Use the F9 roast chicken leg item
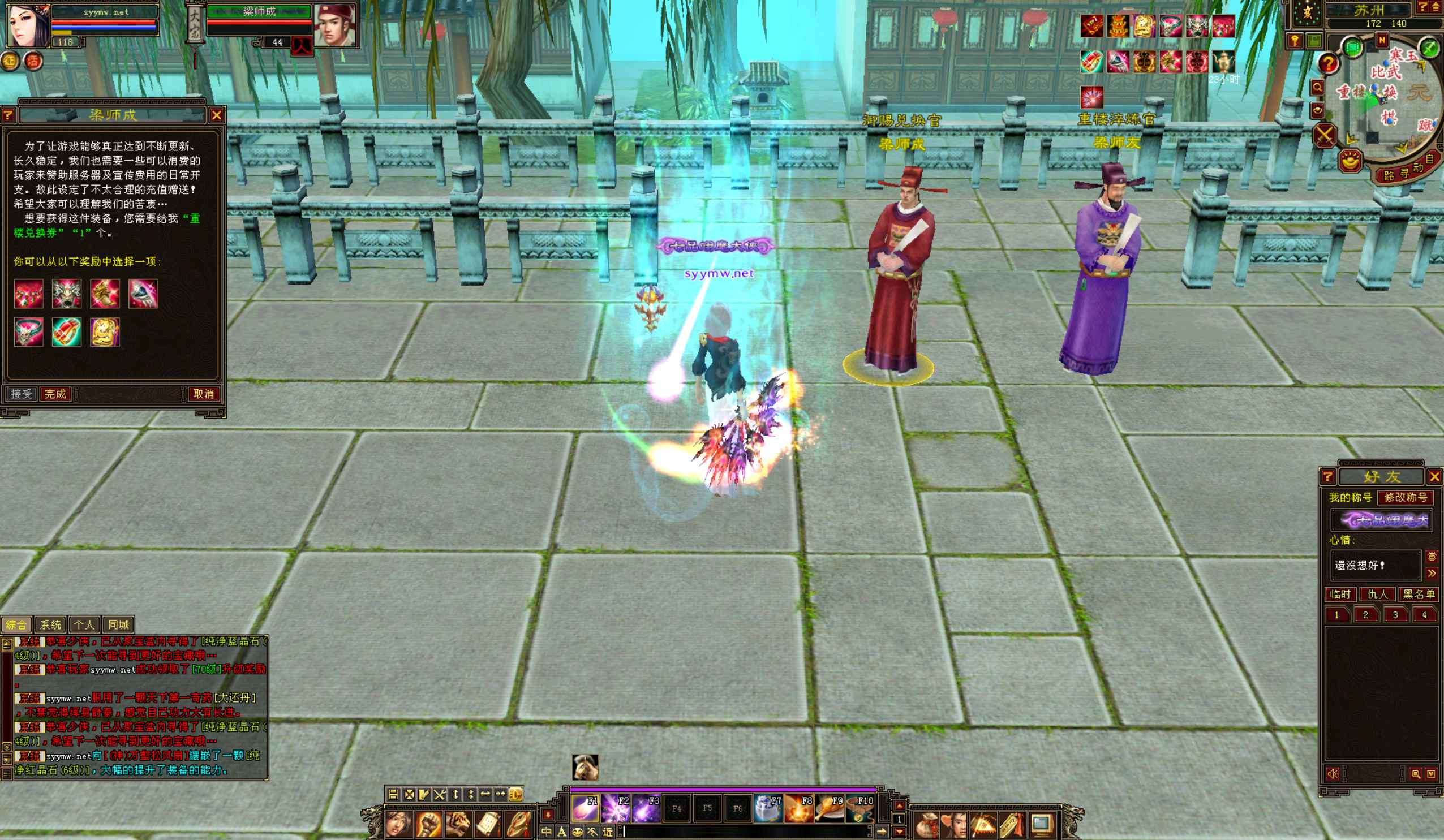Viewport: 1444px width, 840px height. point(830,808)
